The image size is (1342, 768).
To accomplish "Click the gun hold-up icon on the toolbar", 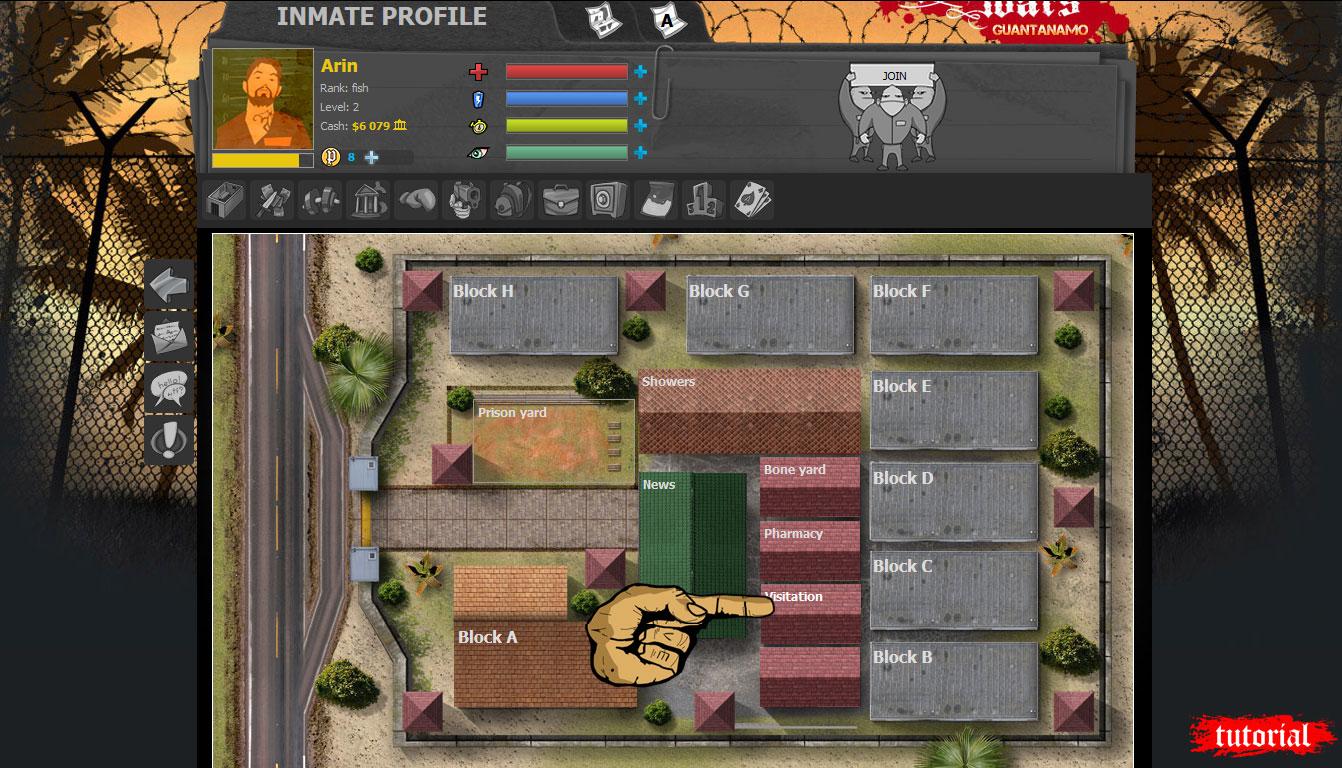I will click(464, 200).
